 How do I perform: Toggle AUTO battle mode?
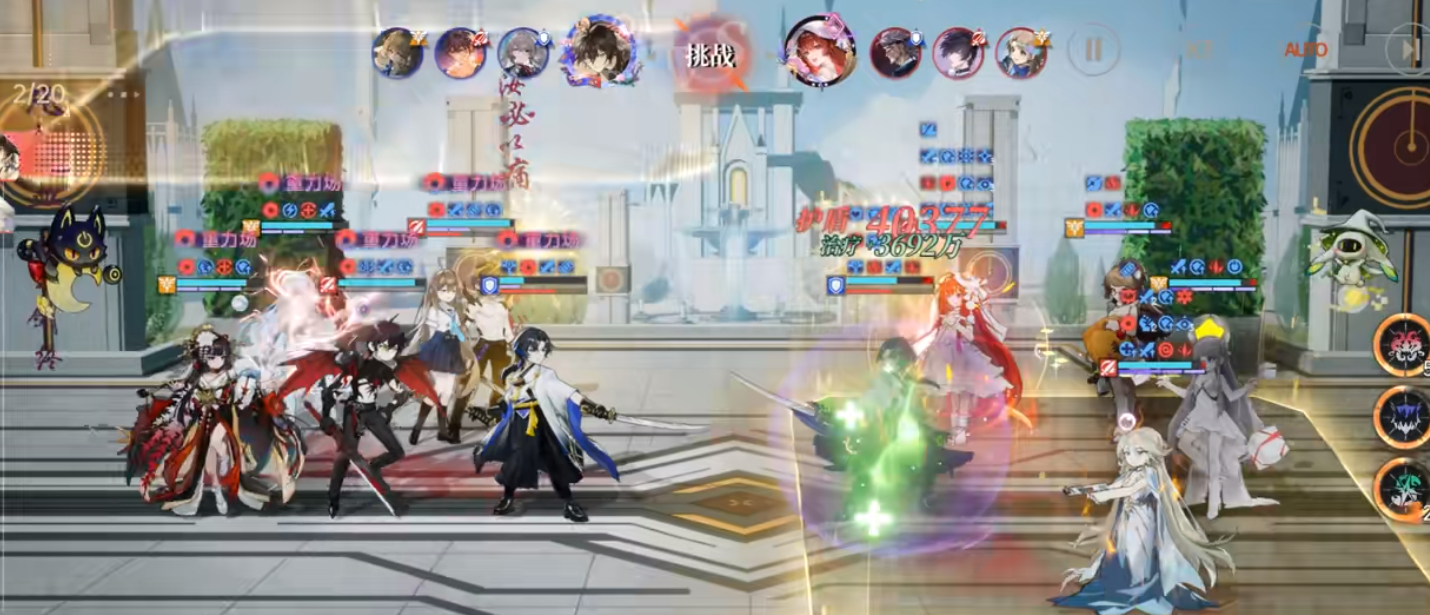coord(1305,49)
